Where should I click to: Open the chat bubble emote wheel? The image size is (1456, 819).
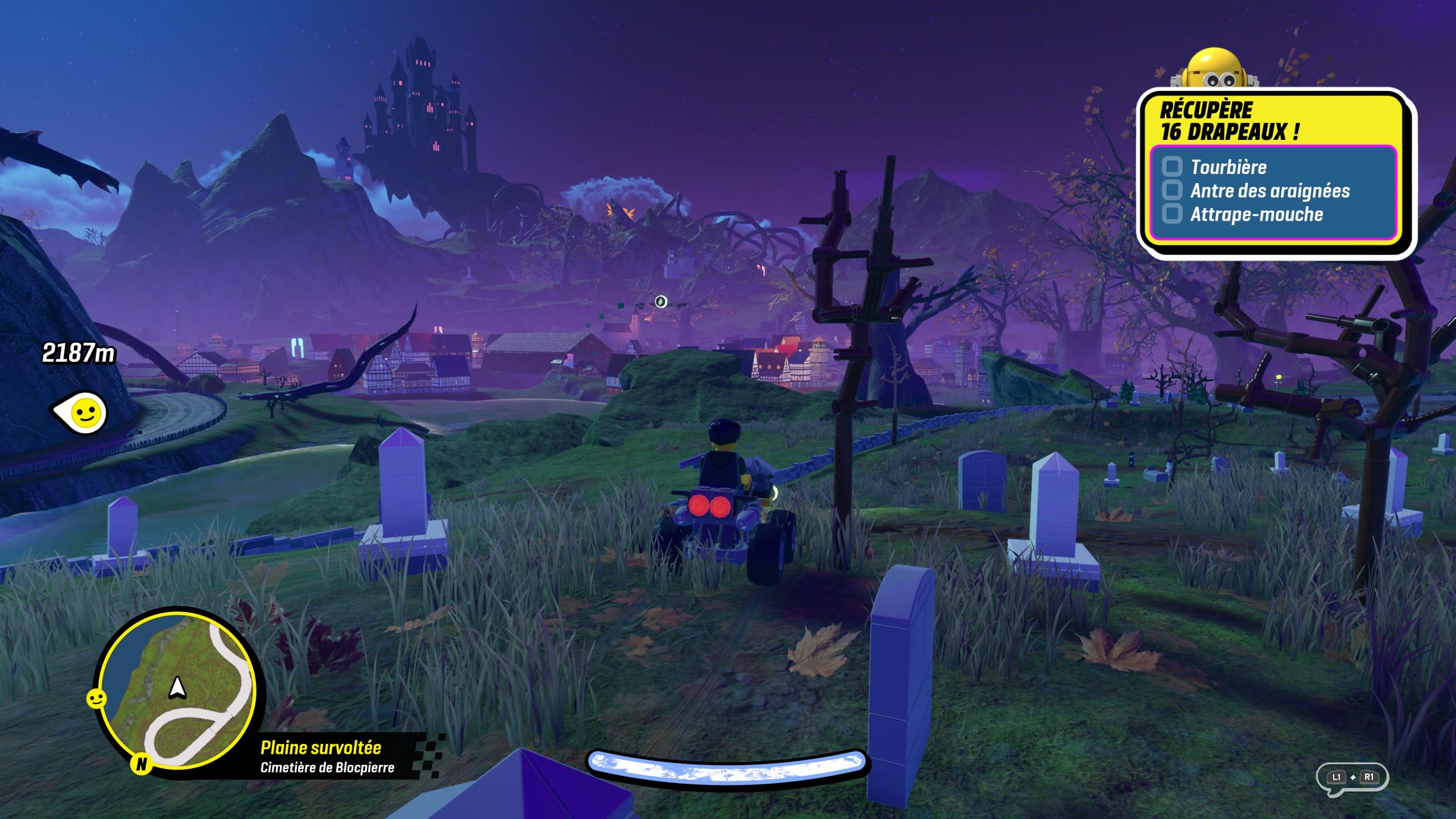[1352, 777]
